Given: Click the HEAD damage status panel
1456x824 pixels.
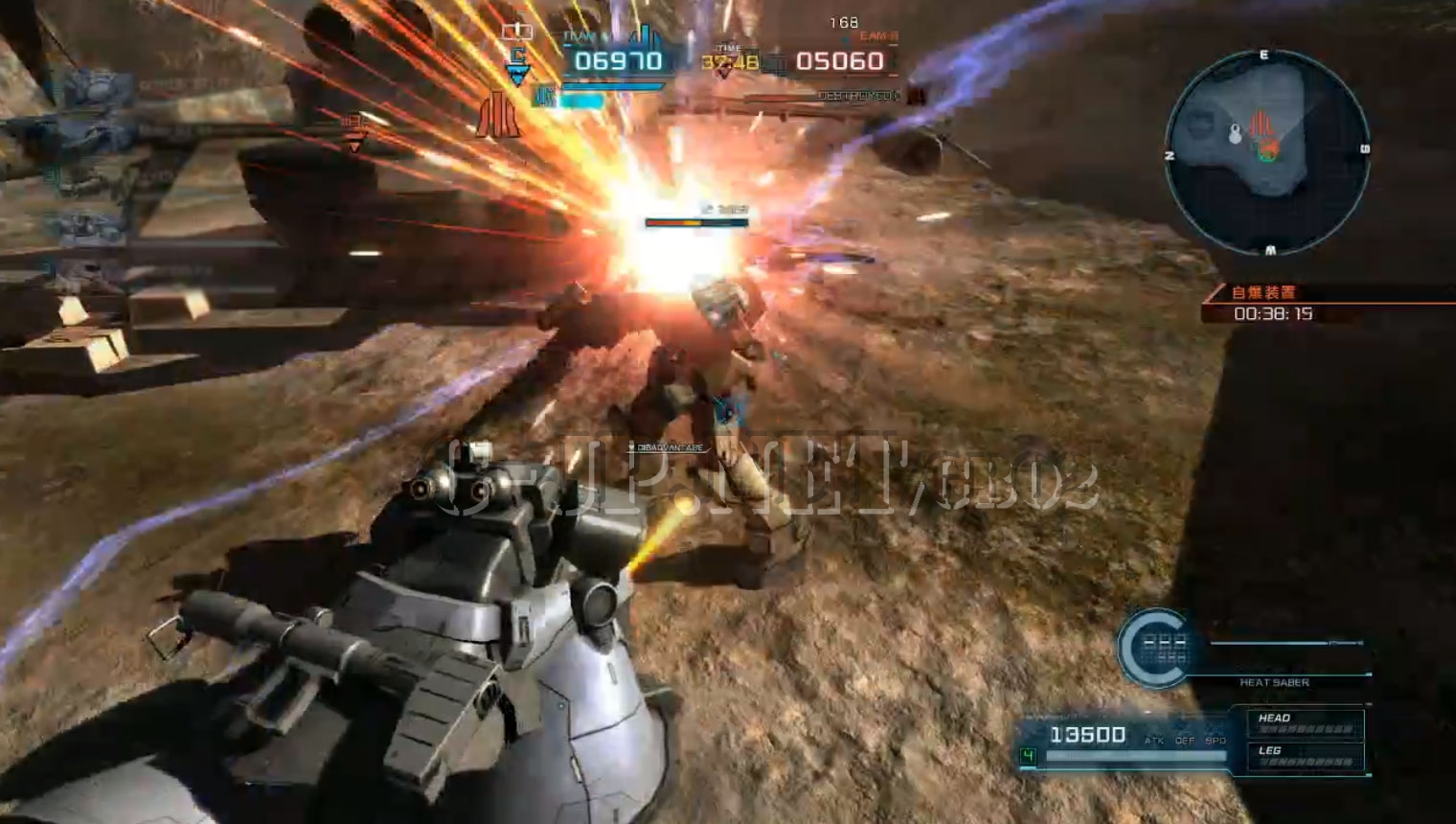Looking at the screenshot, I should pyautogui.click(x=1305, y=722).
